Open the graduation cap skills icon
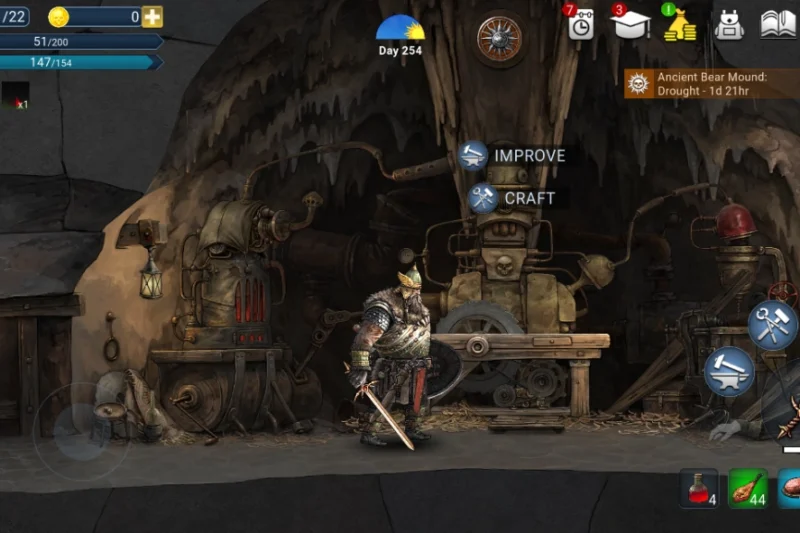The image size is (800, 533). (x=630, y=24)
